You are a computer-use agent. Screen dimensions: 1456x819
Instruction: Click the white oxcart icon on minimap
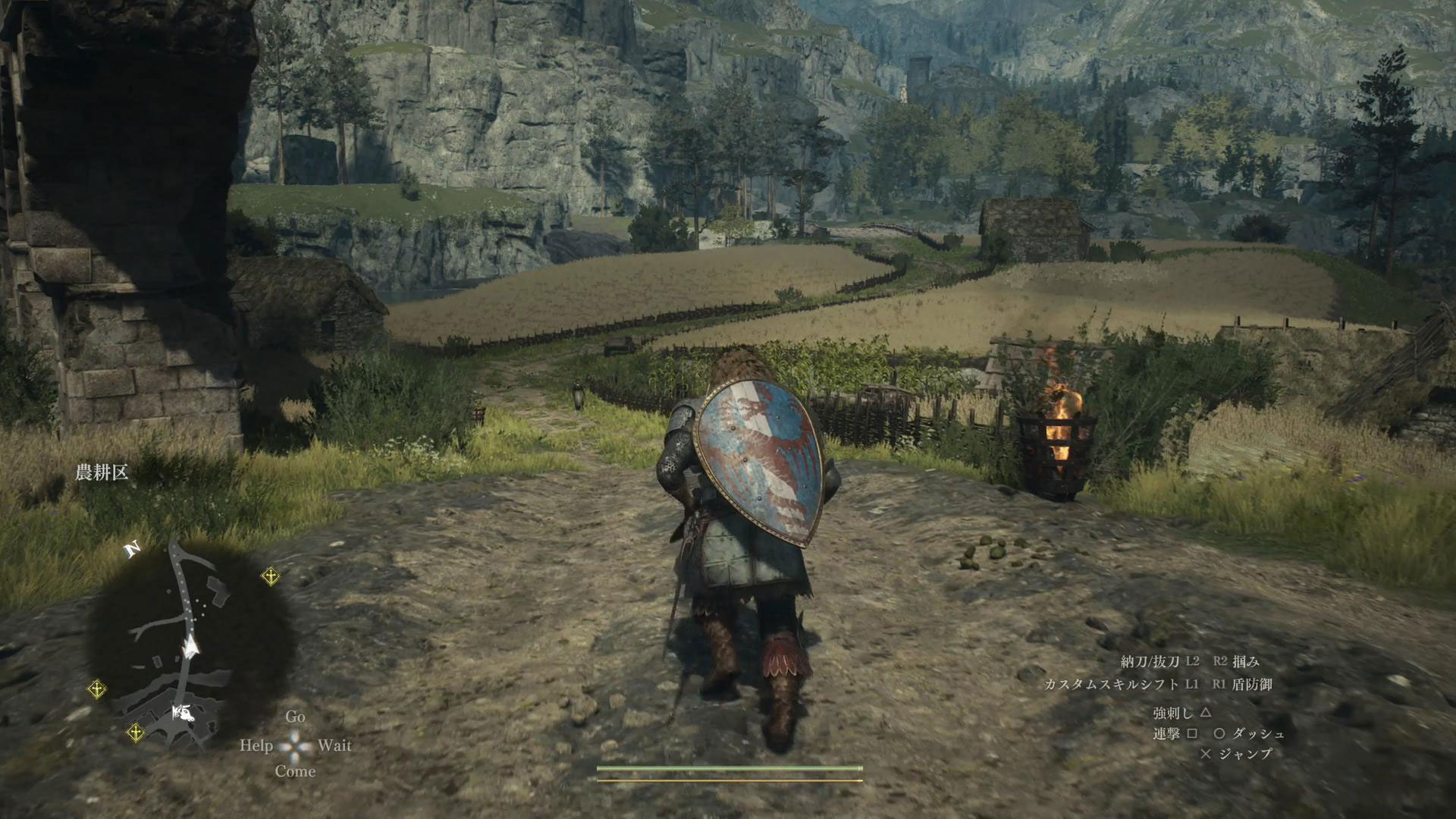point(182,712)
